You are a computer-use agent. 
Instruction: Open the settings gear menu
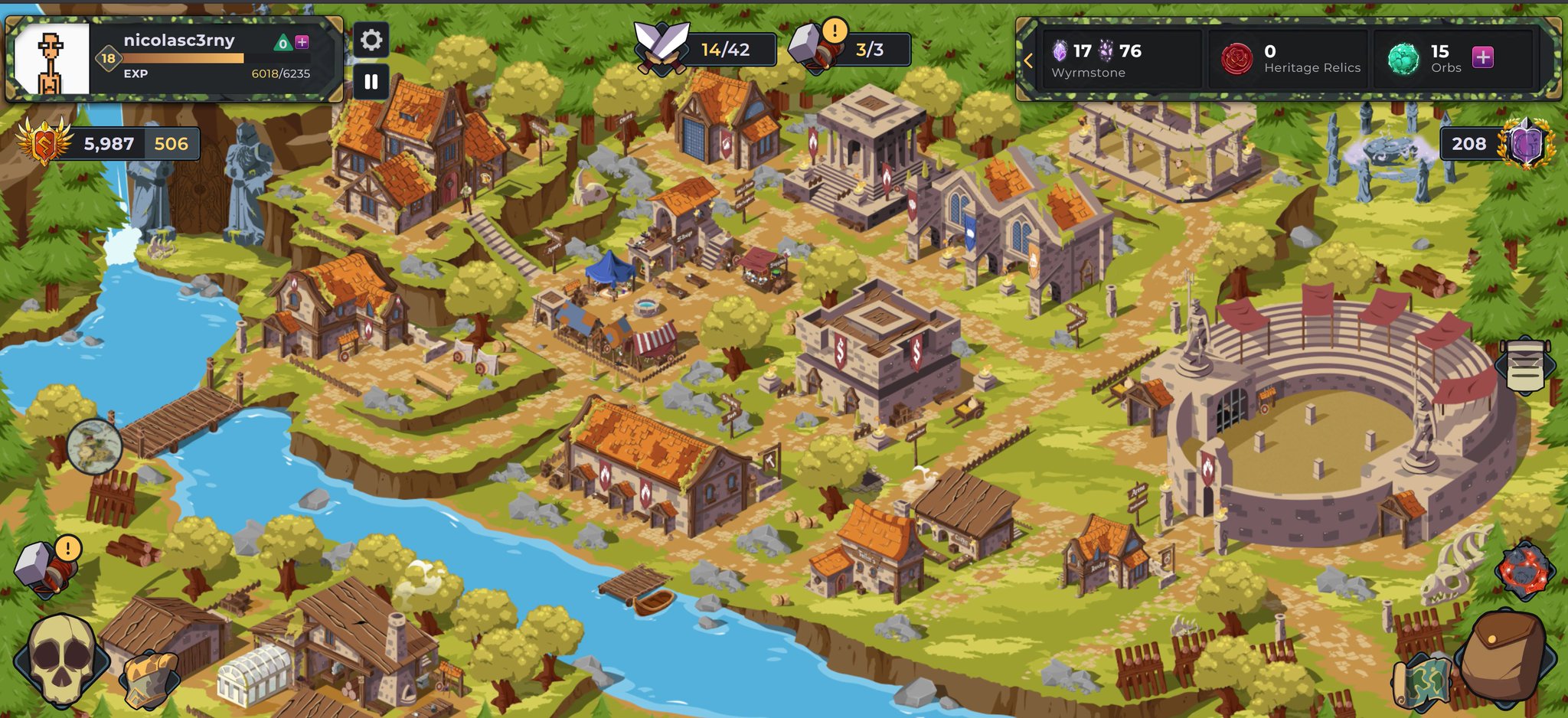371,40
